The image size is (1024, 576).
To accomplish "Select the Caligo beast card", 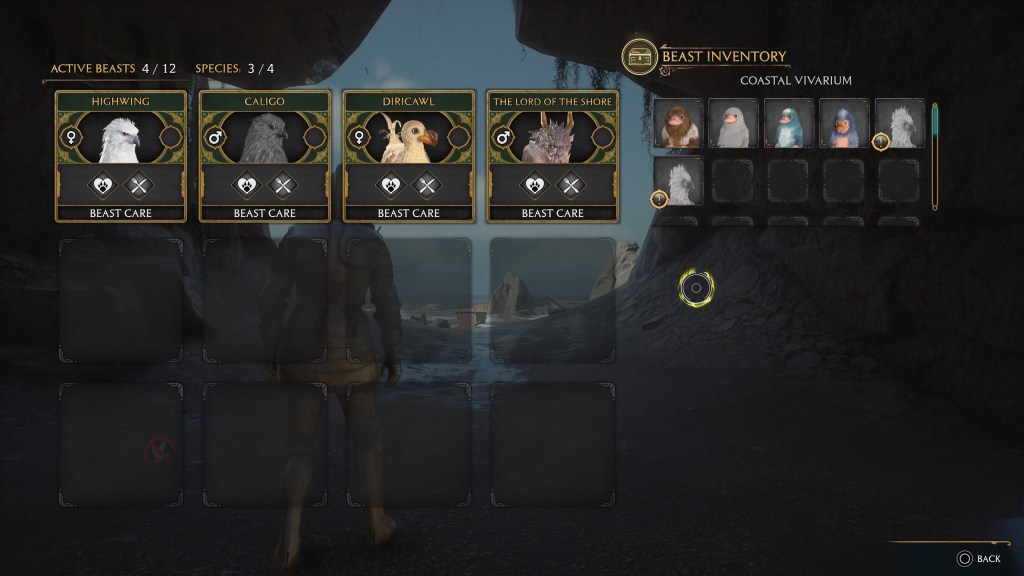I will pyautogui.click(x=265, y=137).
